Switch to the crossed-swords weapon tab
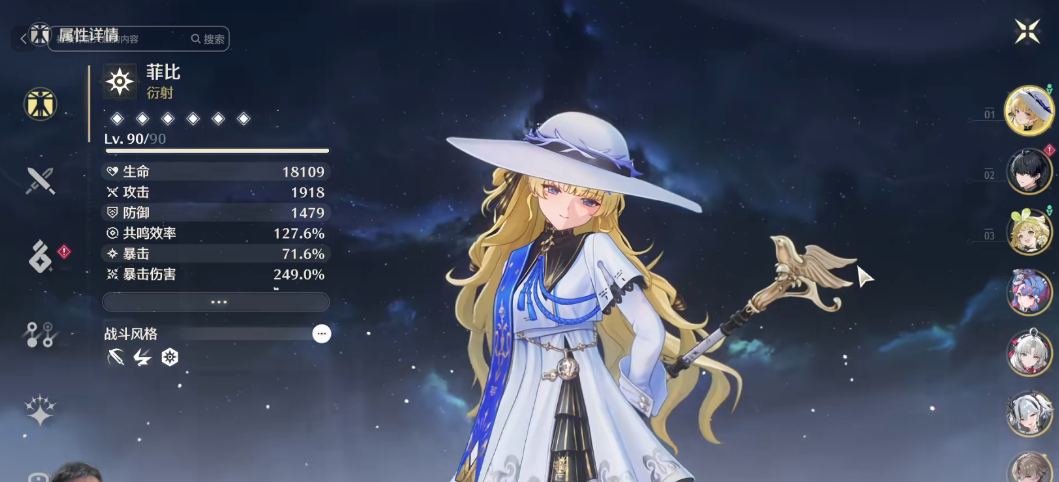This screenshot has width=1059, height=482. coord(40,181)
